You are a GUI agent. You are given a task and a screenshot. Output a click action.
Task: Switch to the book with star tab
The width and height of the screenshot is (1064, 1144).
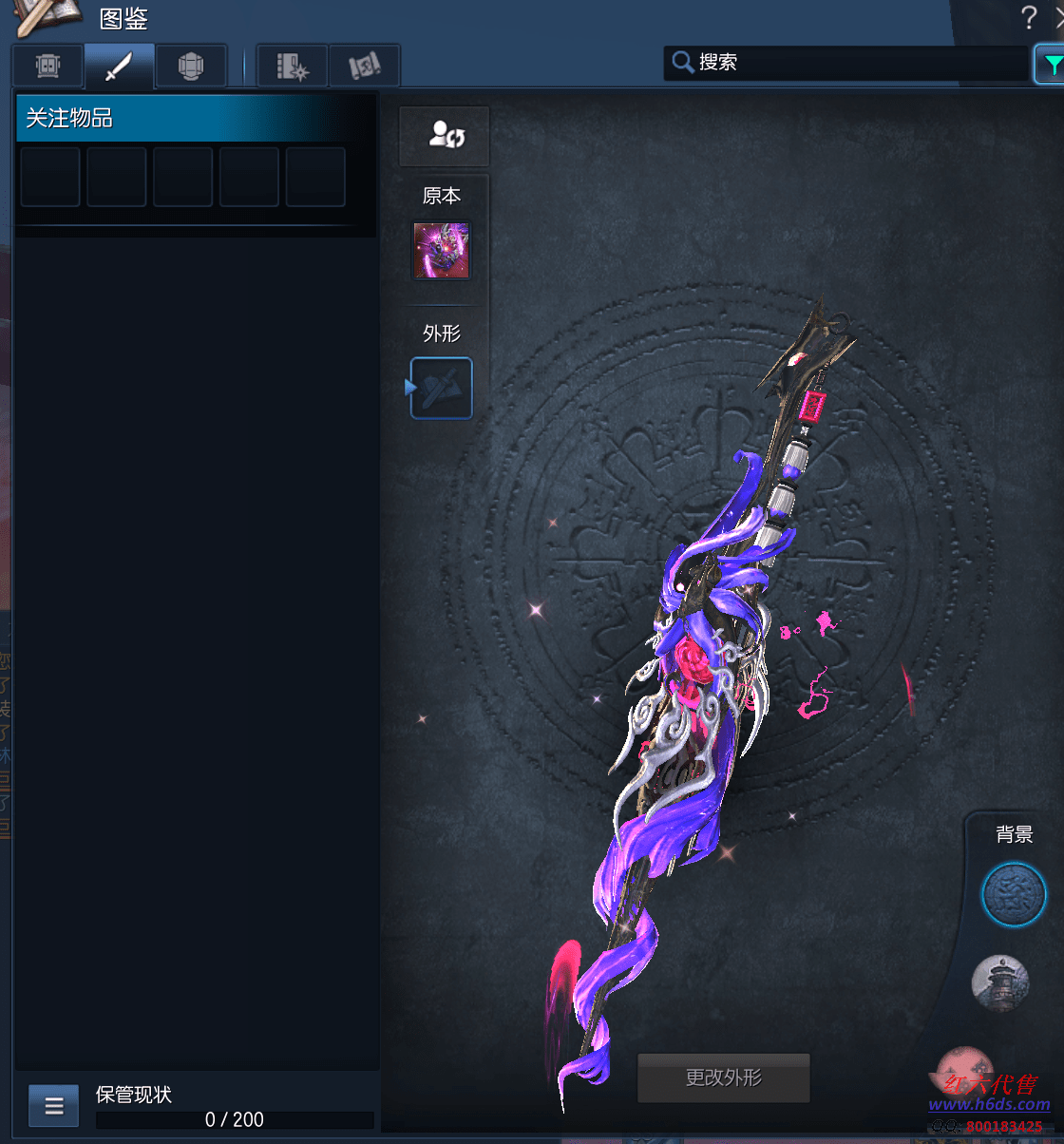293,67
